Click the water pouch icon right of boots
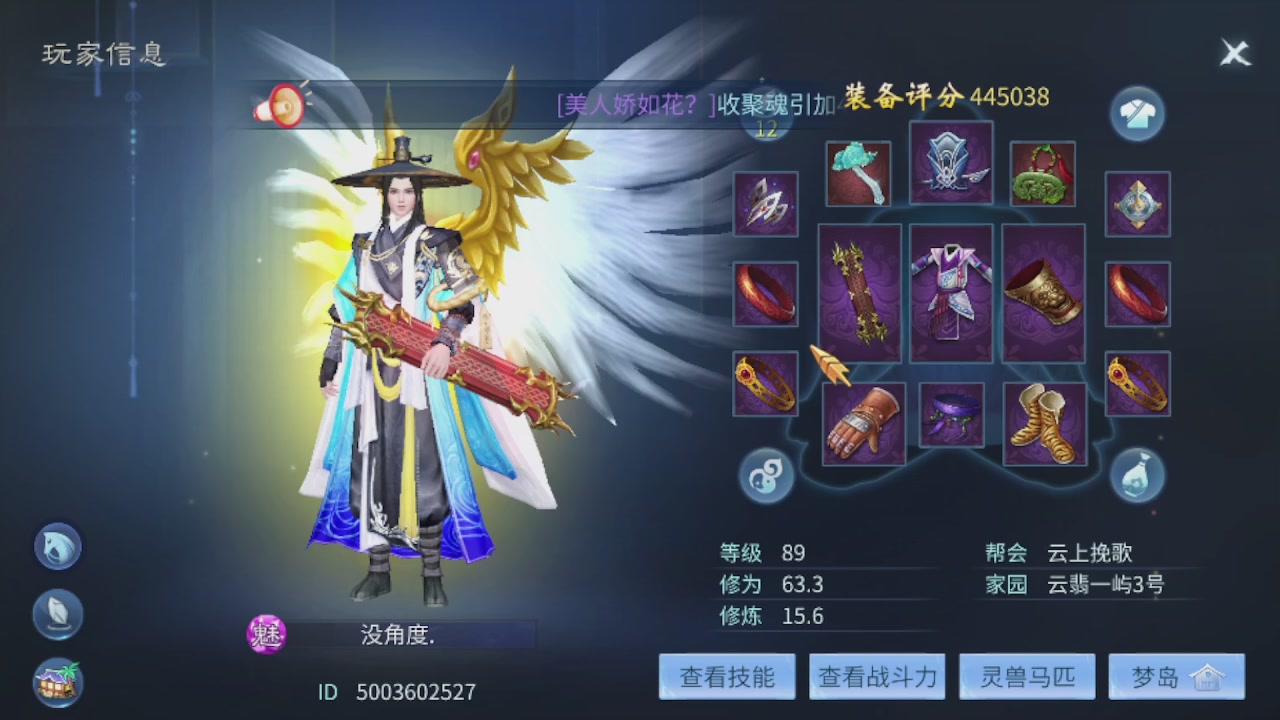The width and height of the screenshot is (1280, 720). (x=1137, y=478)
